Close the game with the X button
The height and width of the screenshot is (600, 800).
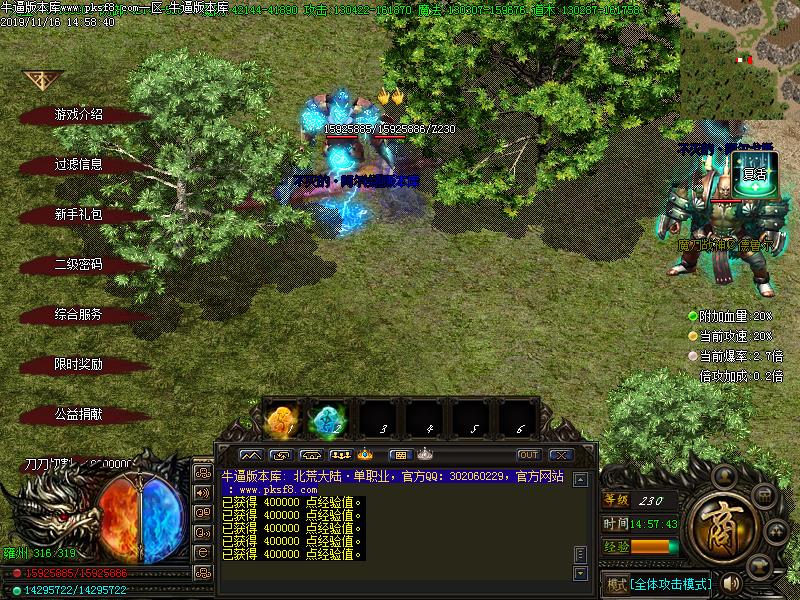click(x=561, y=455)
